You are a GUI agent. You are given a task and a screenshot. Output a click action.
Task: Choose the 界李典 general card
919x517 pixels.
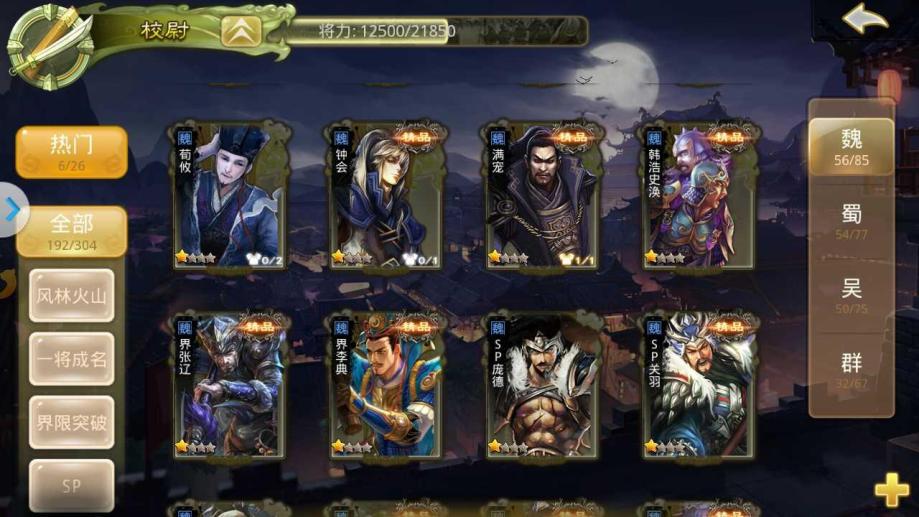point(386,385)
